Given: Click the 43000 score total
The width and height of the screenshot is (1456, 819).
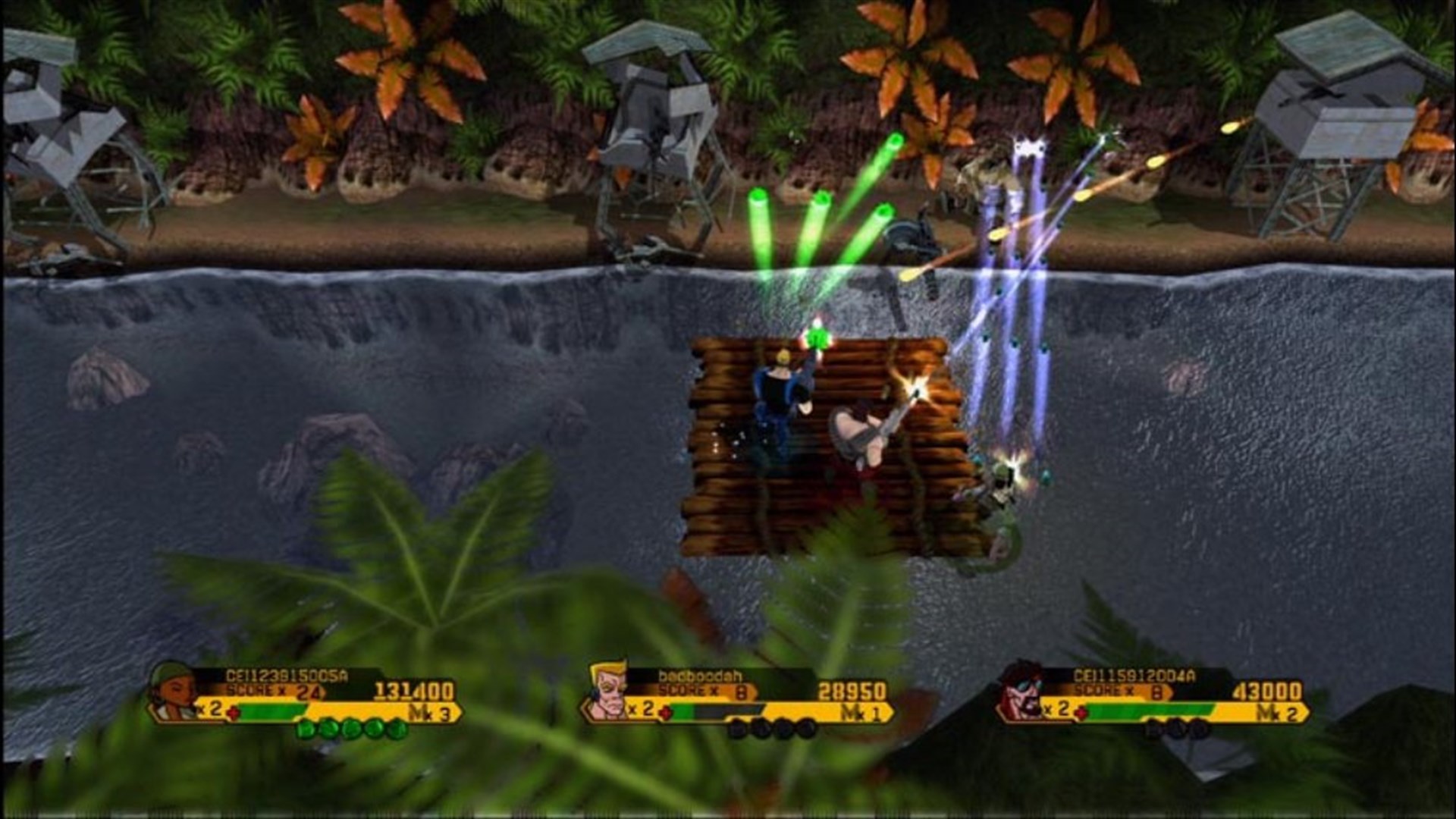Looking at the screenshot, I should click(1266, 691).
